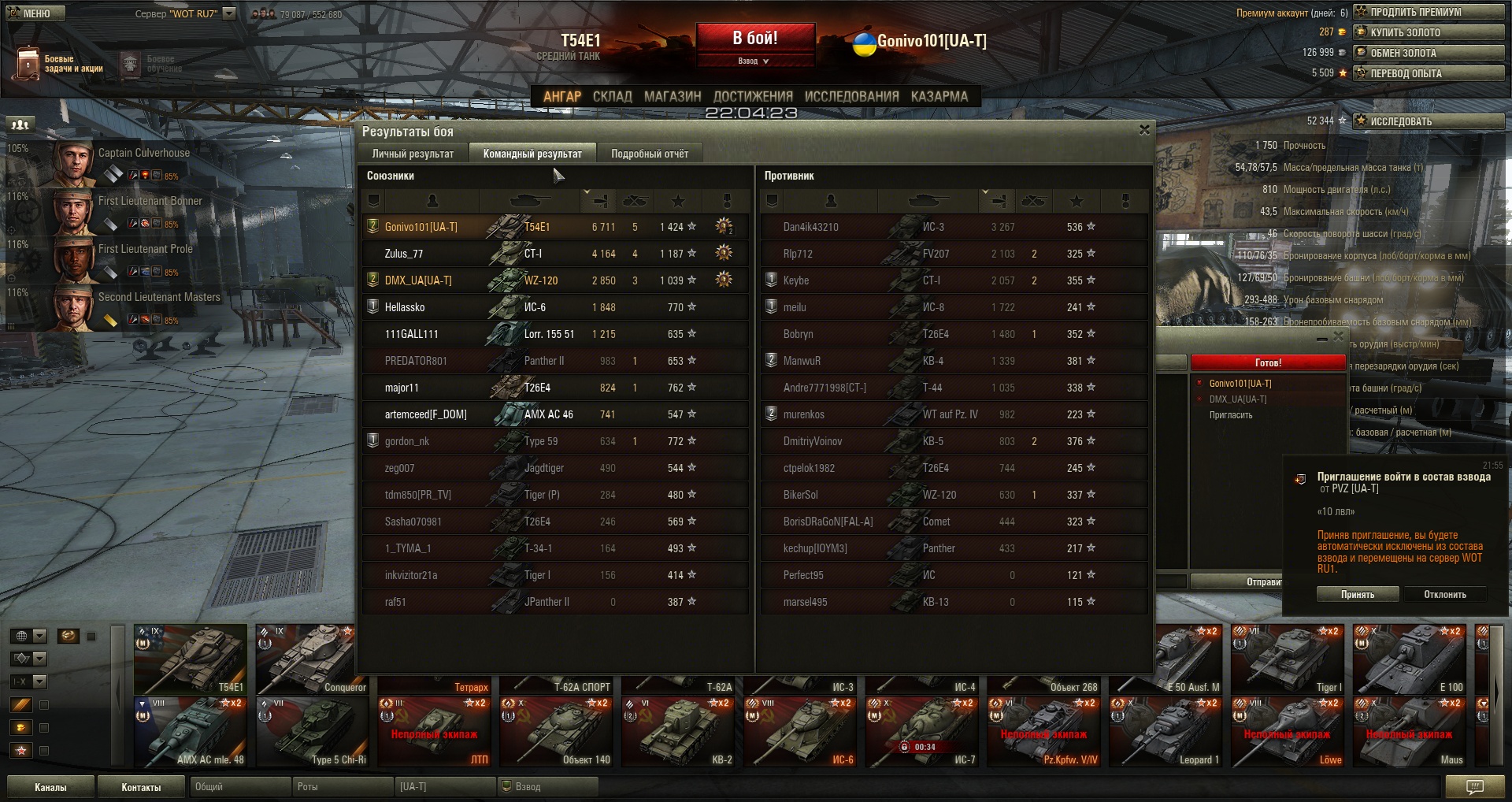Screen dimensions: 1512x802
Task: Open the Подробный отчёт tab
Action: (x=649, y=154)
